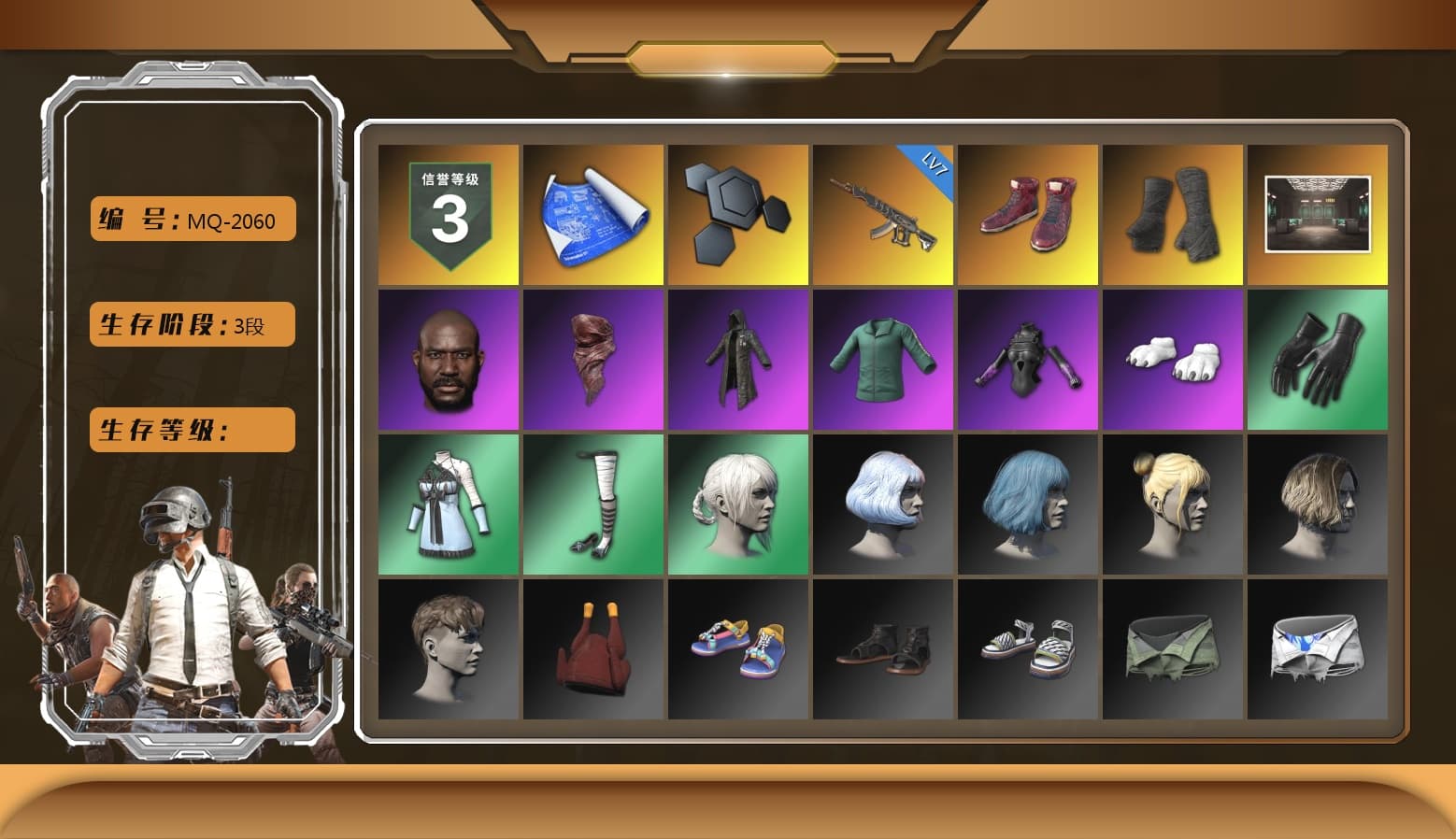Image resolution: width=1456 pixels, height=839 pixels.
Task: Click the dark red high-top boots item
Action: [1028, 213]
